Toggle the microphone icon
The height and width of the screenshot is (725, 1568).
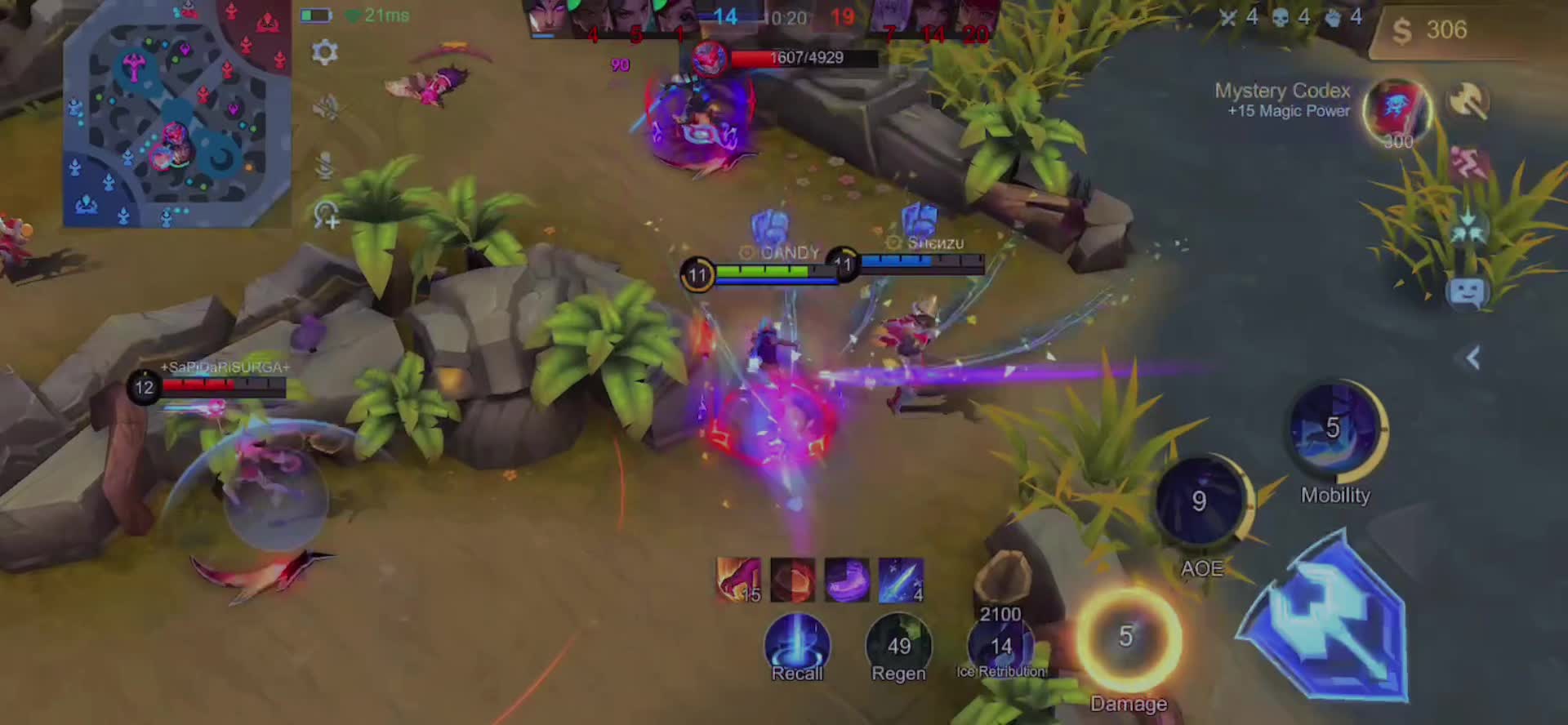(x=325, y=166)
